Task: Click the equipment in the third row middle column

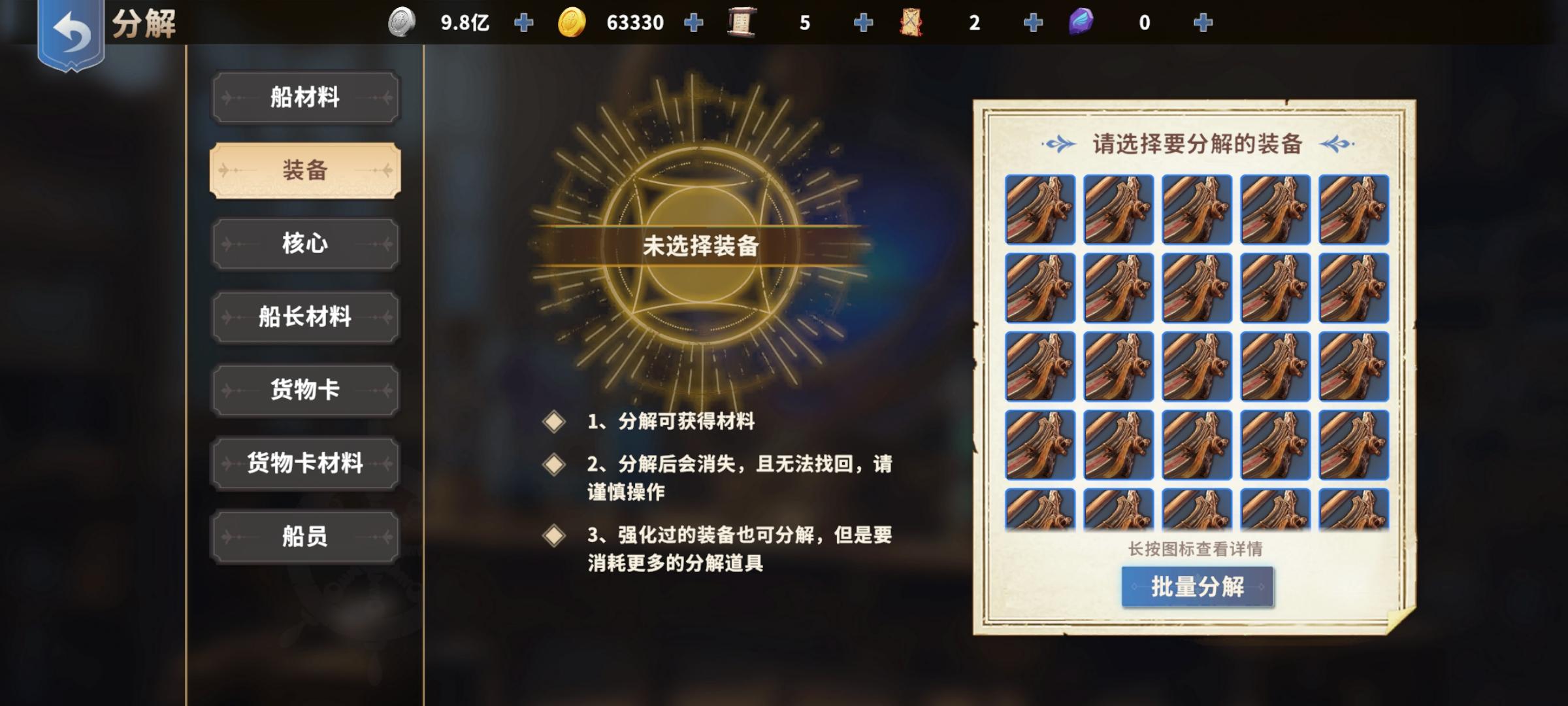Action: click(1196, 367)
